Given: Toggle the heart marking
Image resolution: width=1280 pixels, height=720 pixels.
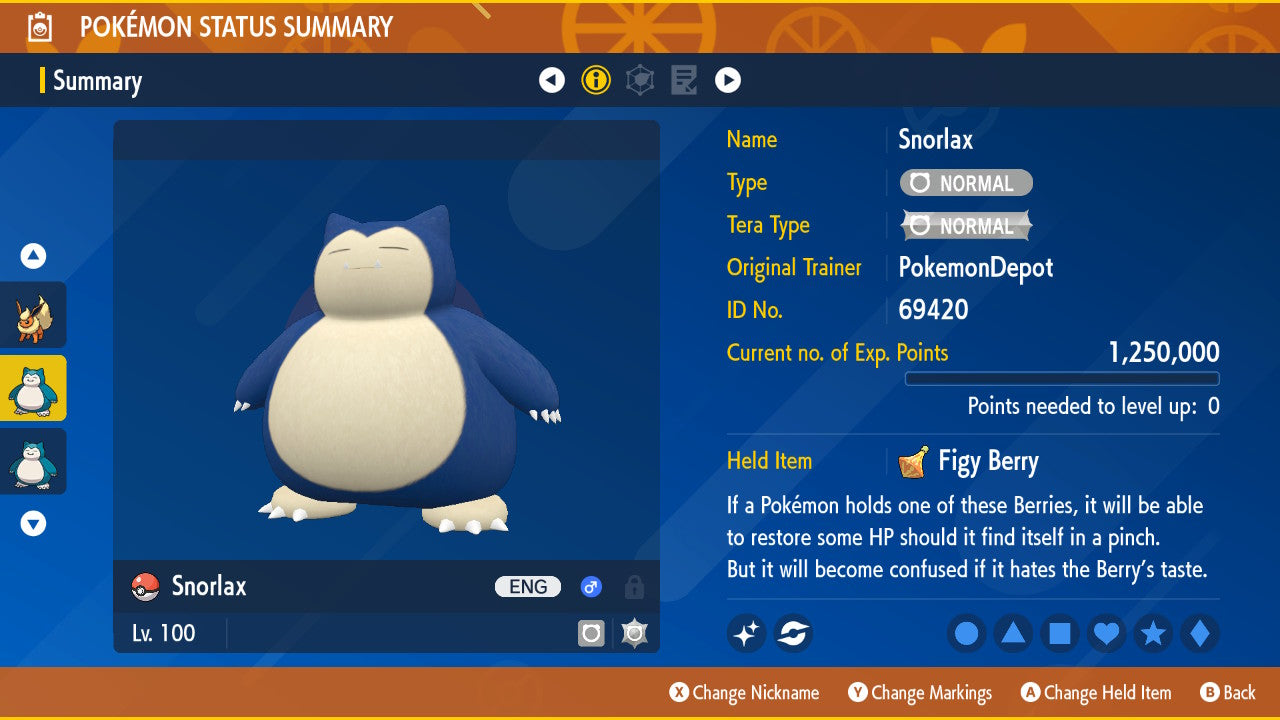Looking at the screenshot, I should coord(1106,634).
